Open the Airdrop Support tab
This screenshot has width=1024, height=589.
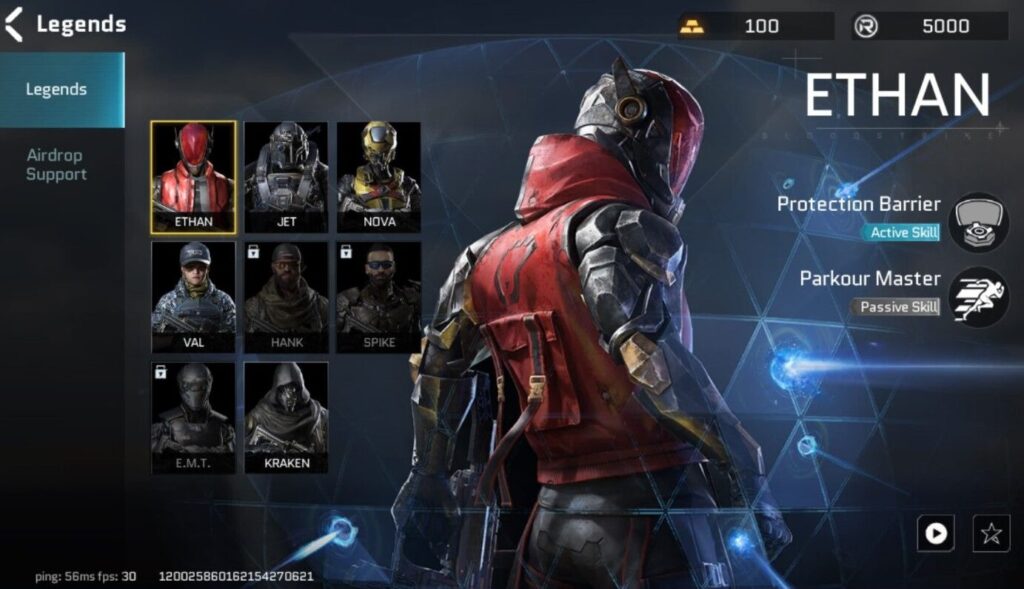(57, 165)
